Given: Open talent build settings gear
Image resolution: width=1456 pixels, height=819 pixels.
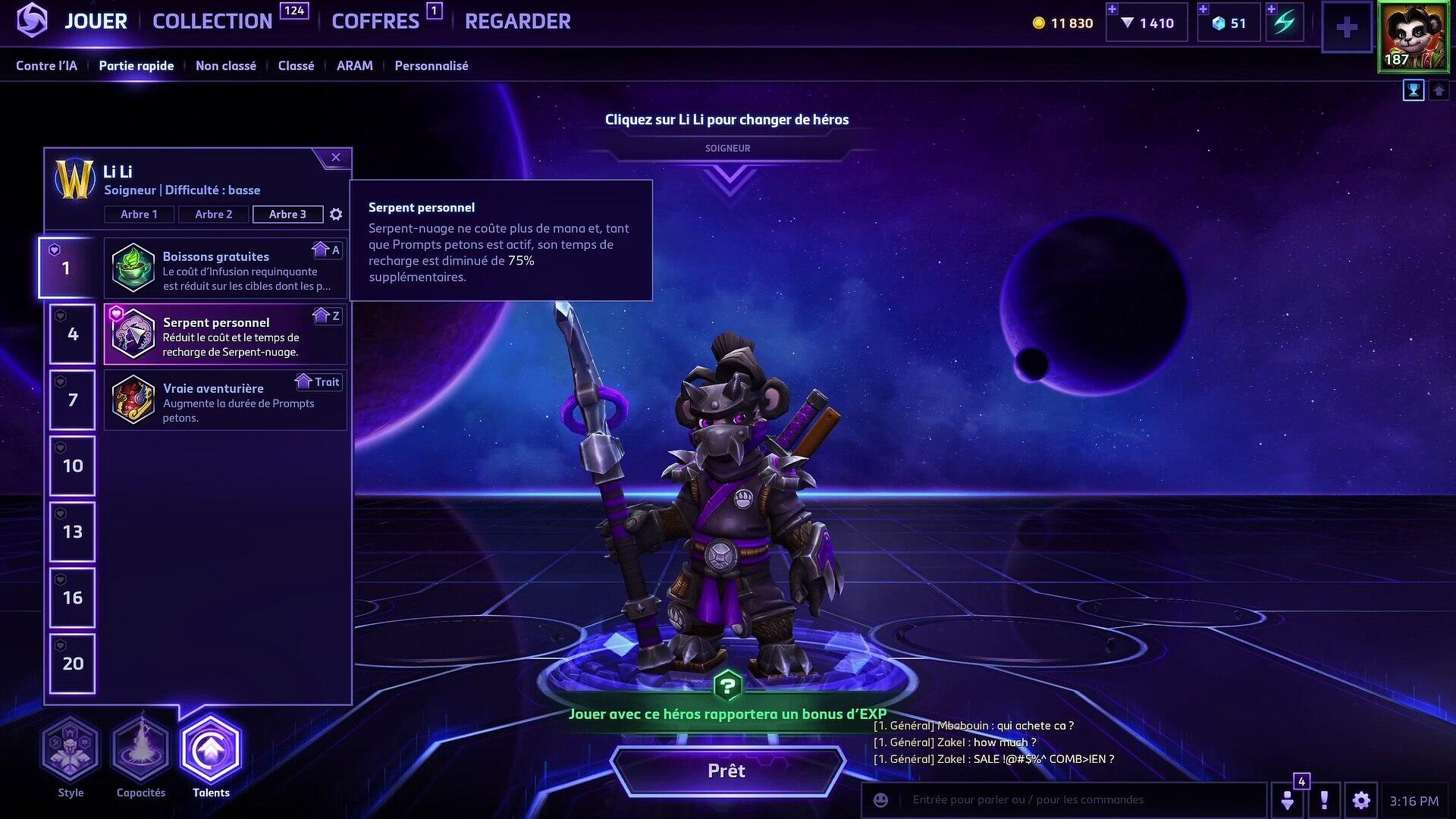Looking at the screenshot, I should click(336, 215).
